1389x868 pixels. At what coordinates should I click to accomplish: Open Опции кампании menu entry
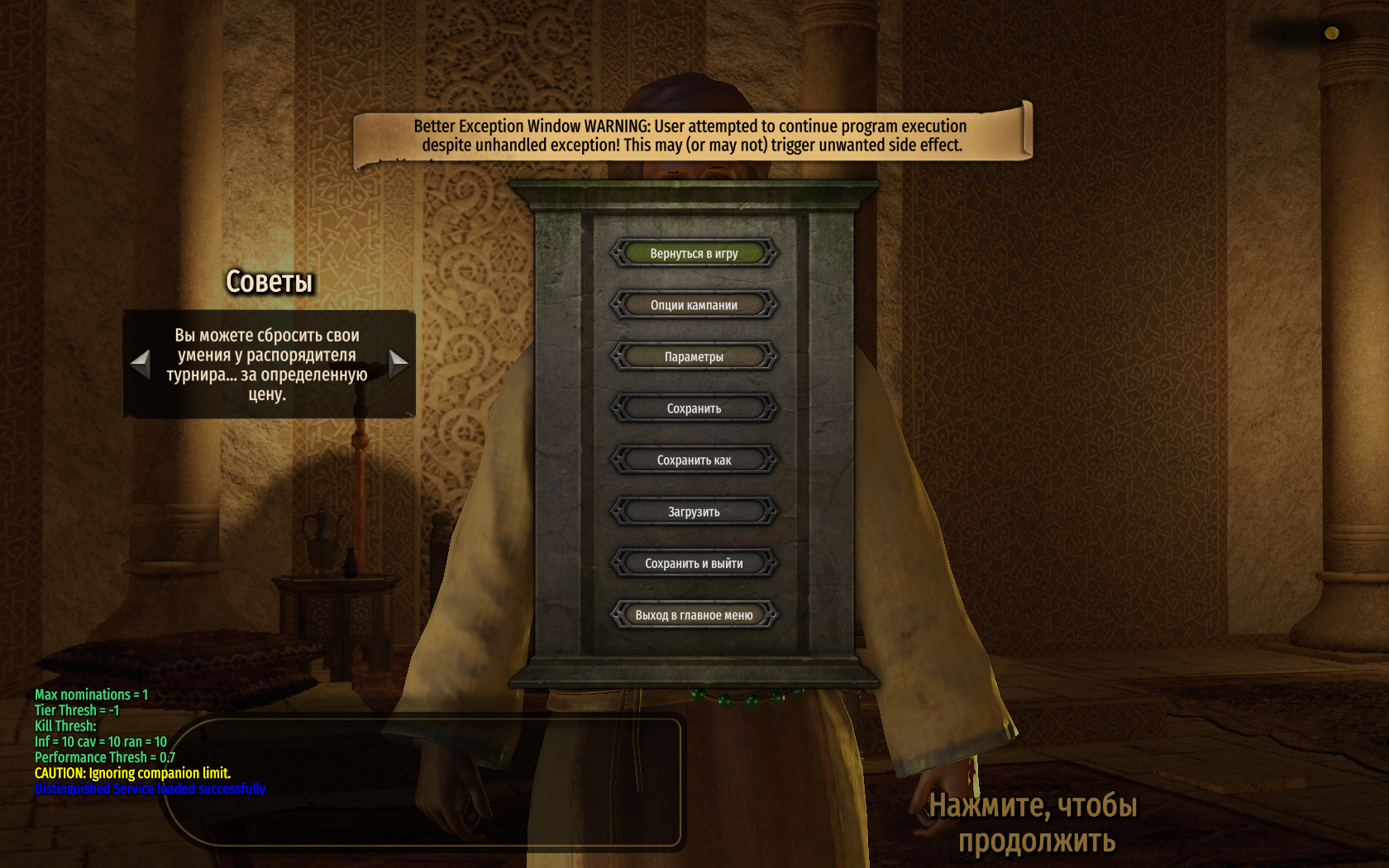[694, 305]
